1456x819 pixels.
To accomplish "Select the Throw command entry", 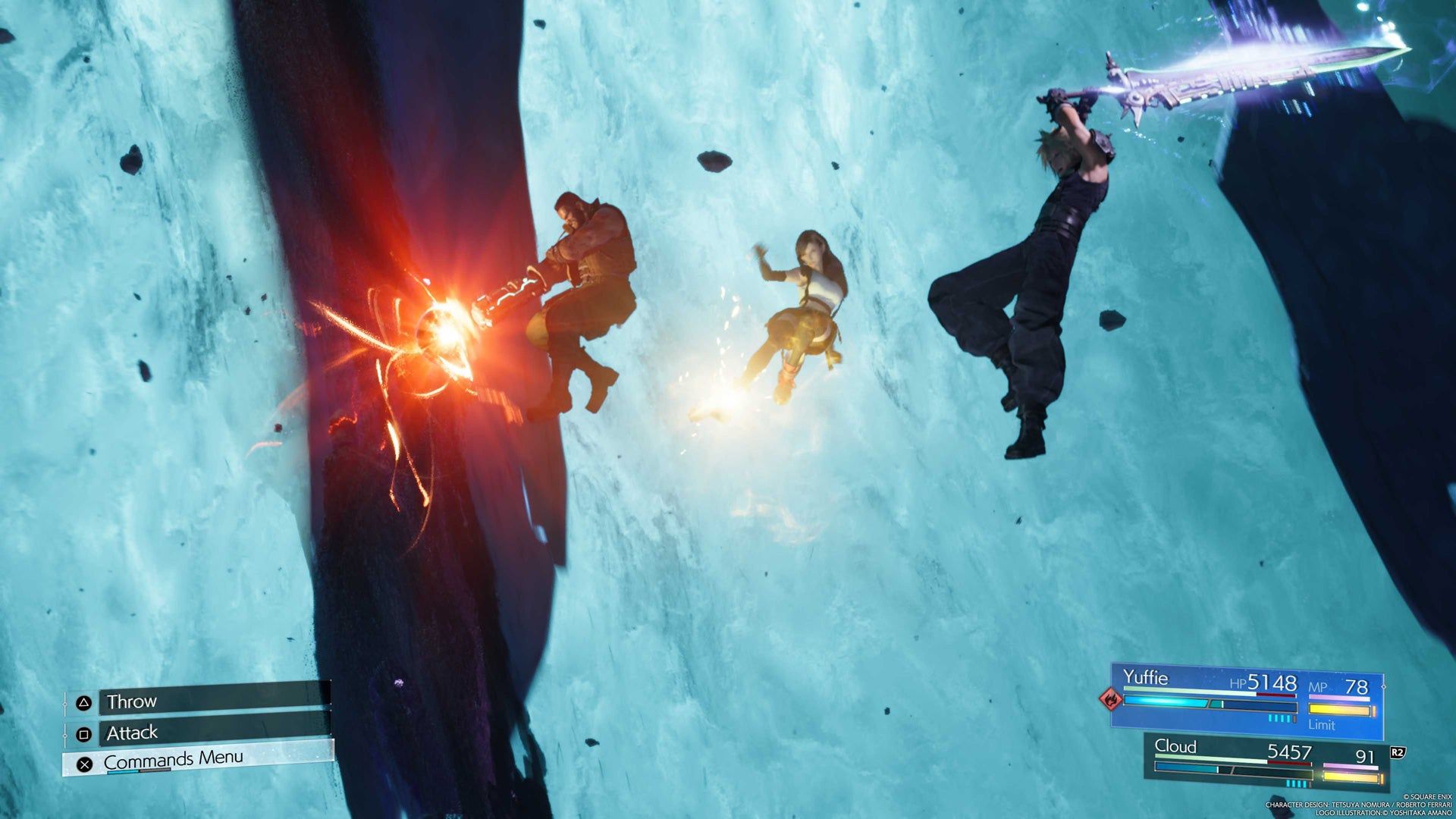I will pyautogui.click(x=130, y=701).
